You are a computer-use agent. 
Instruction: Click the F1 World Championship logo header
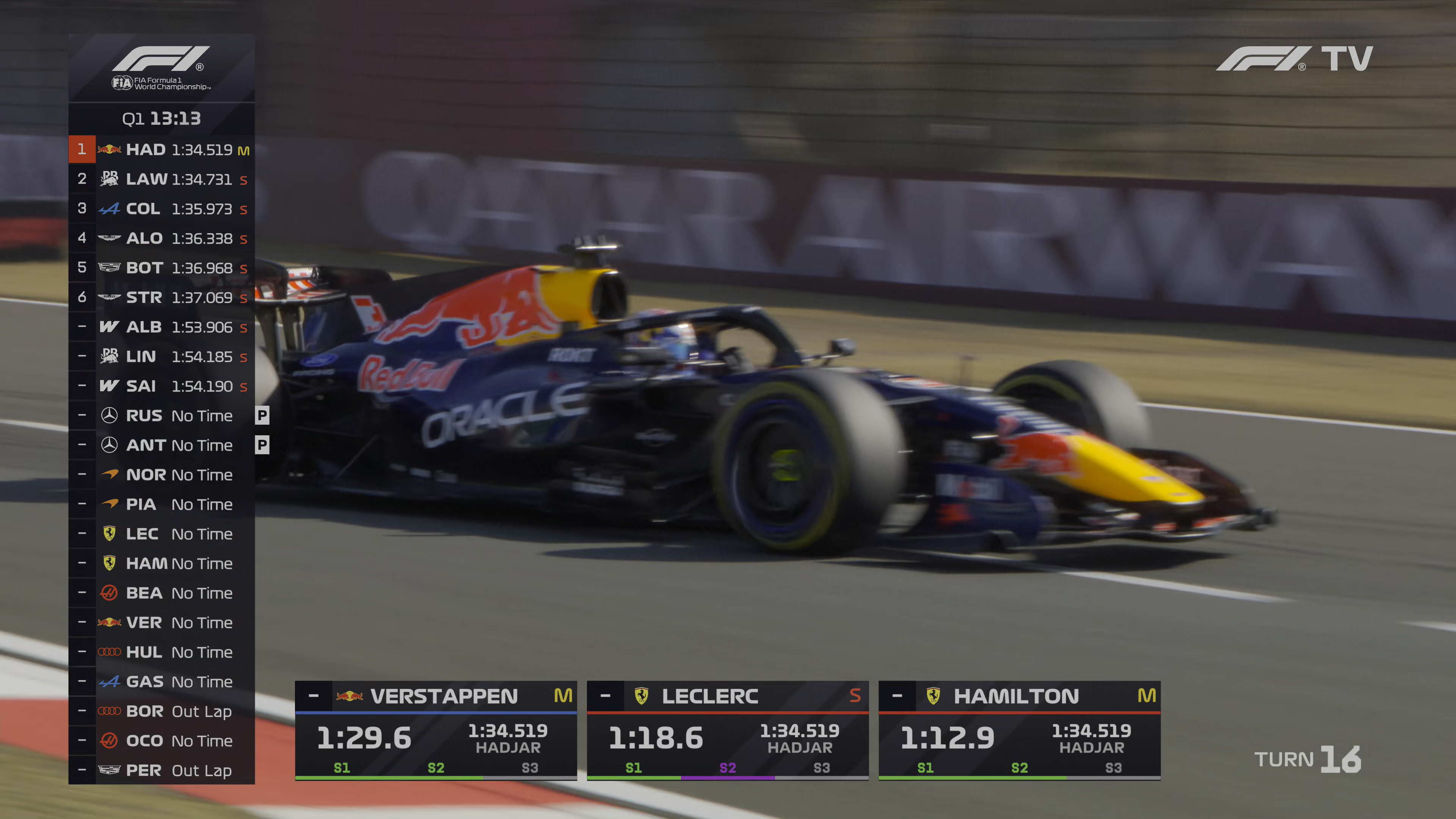162,68
